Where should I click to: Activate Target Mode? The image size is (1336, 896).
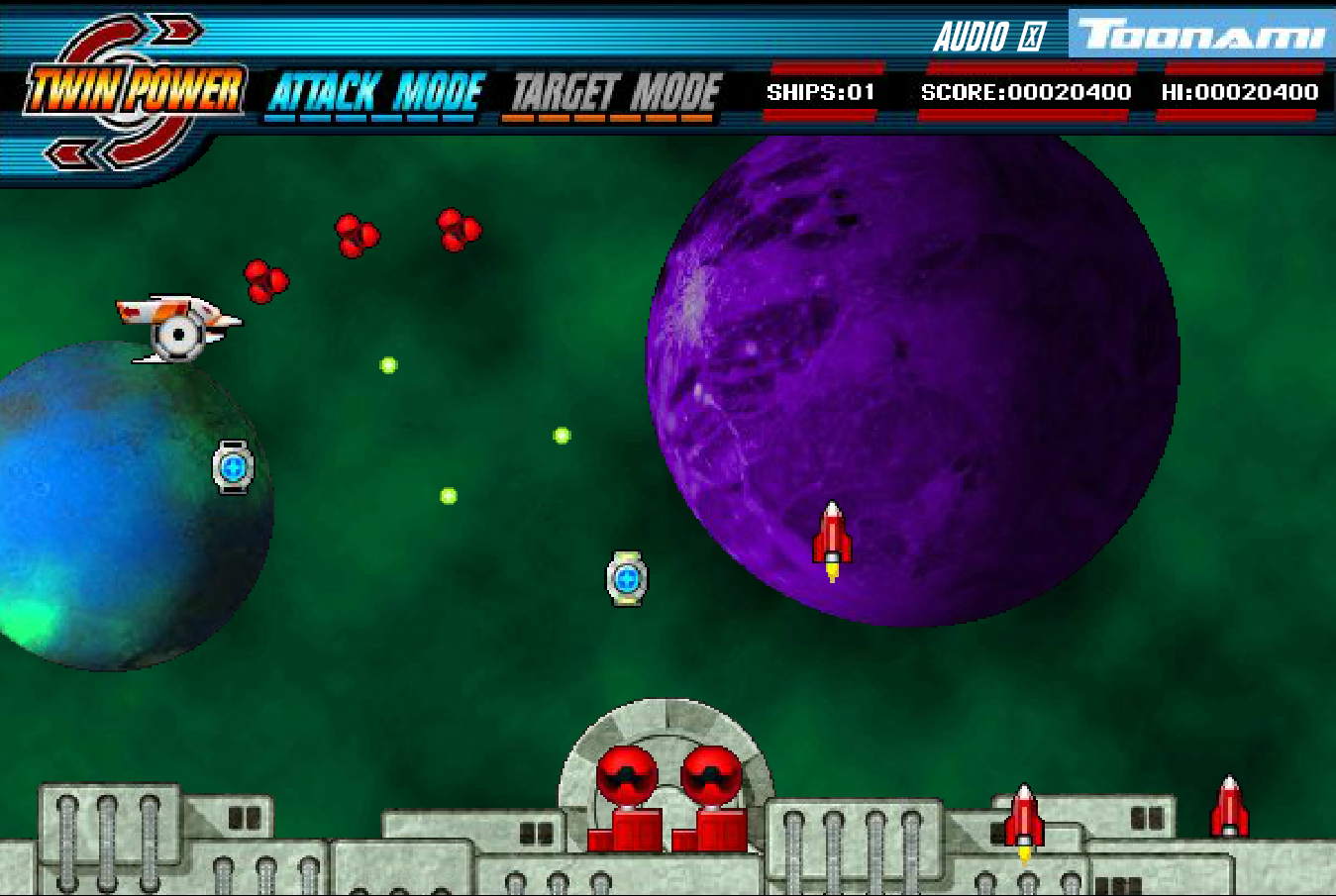615,95
